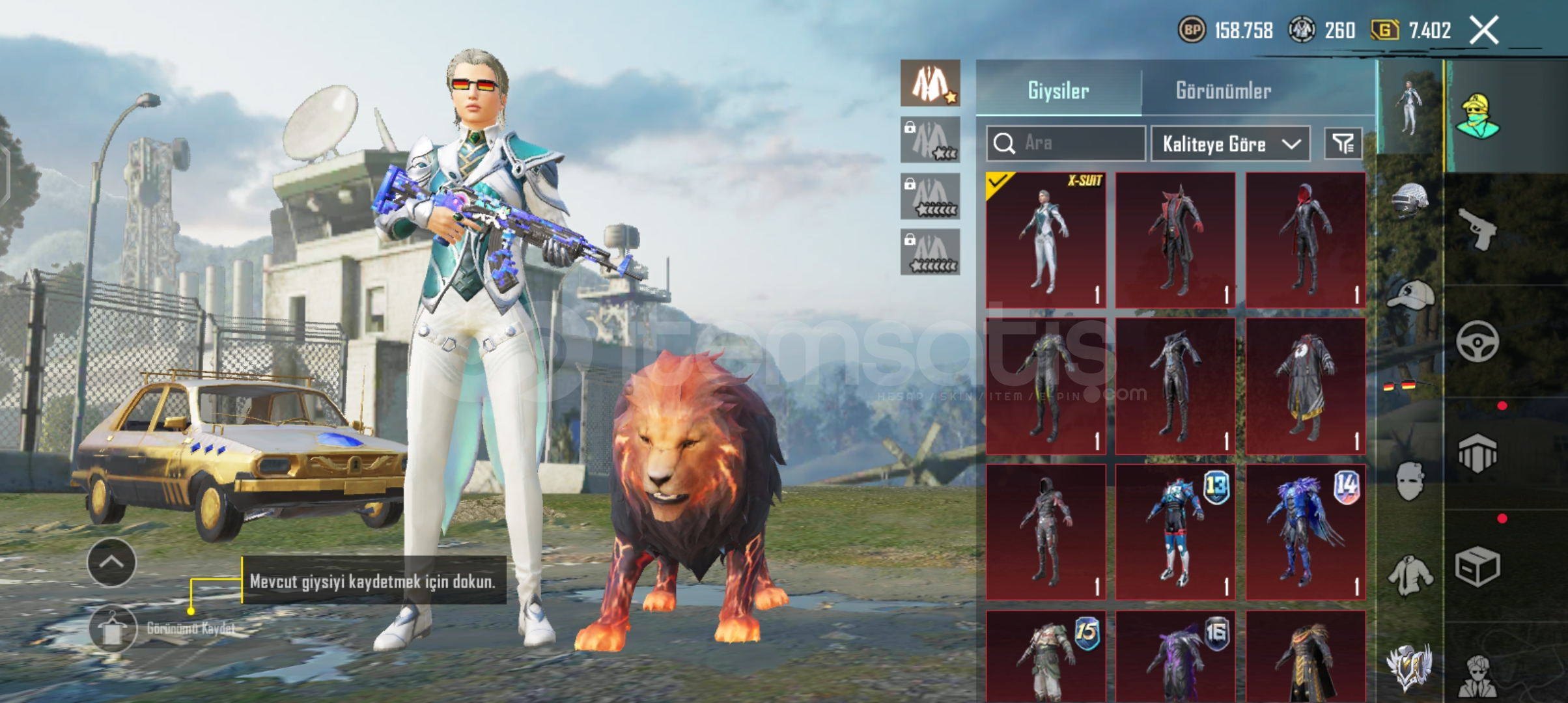Open the pistol weapons category
The height and width of the screenshot is (703, 1568).
(1477, 229)
